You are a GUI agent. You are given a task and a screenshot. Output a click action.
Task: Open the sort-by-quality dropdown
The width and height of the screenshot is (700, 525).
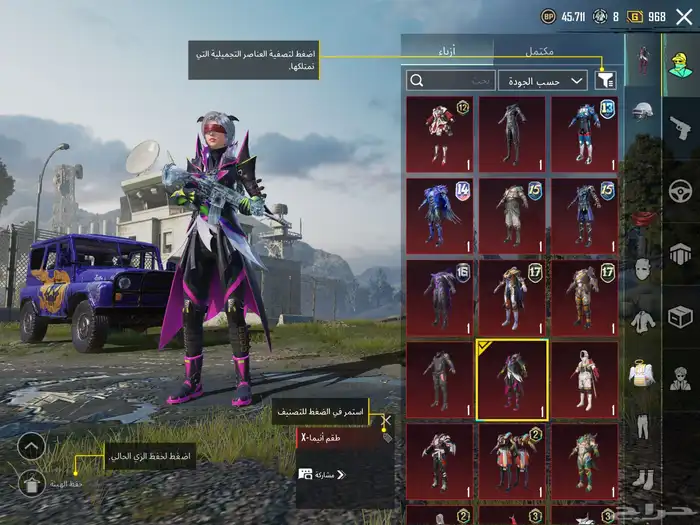coord(556,80)
